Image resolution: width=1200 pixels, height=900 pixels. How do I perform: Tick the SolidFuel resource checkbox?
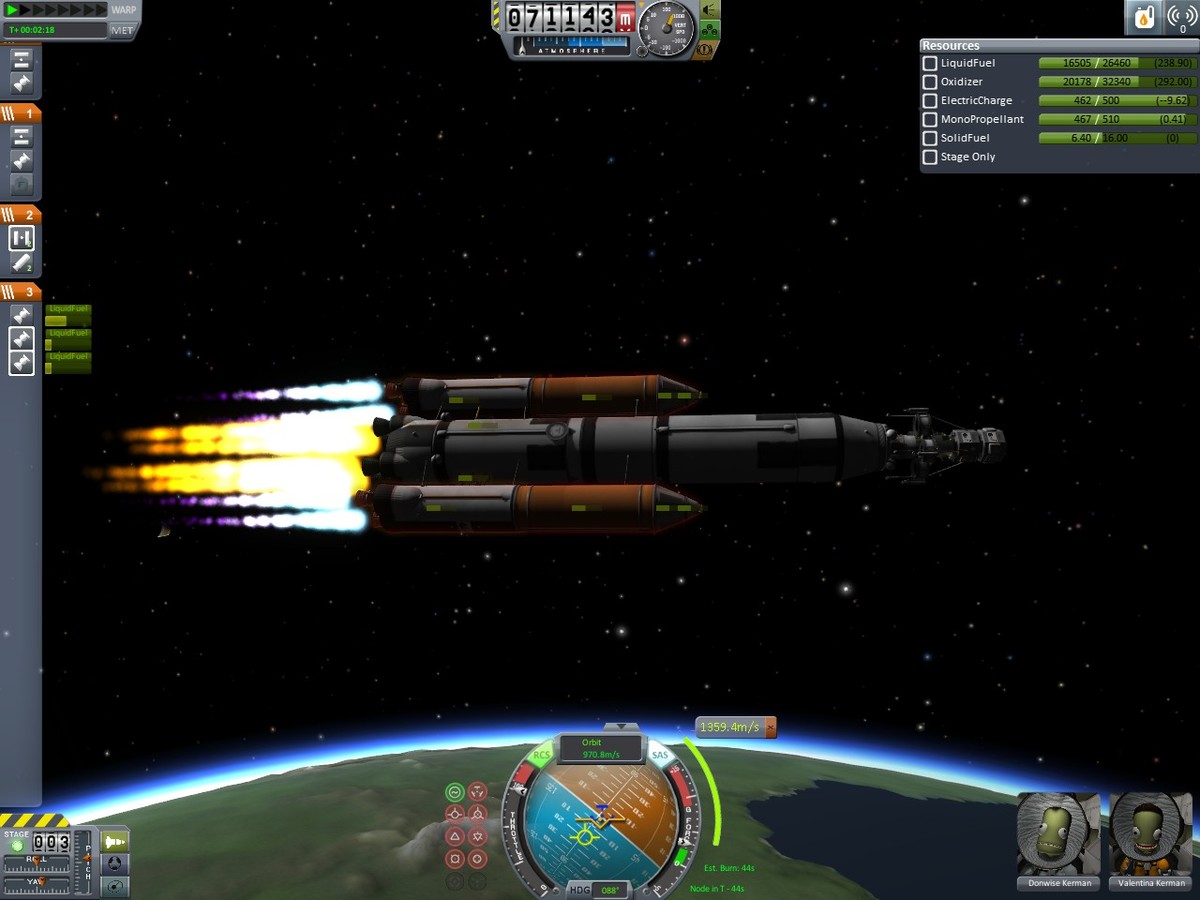click(930, 138)
